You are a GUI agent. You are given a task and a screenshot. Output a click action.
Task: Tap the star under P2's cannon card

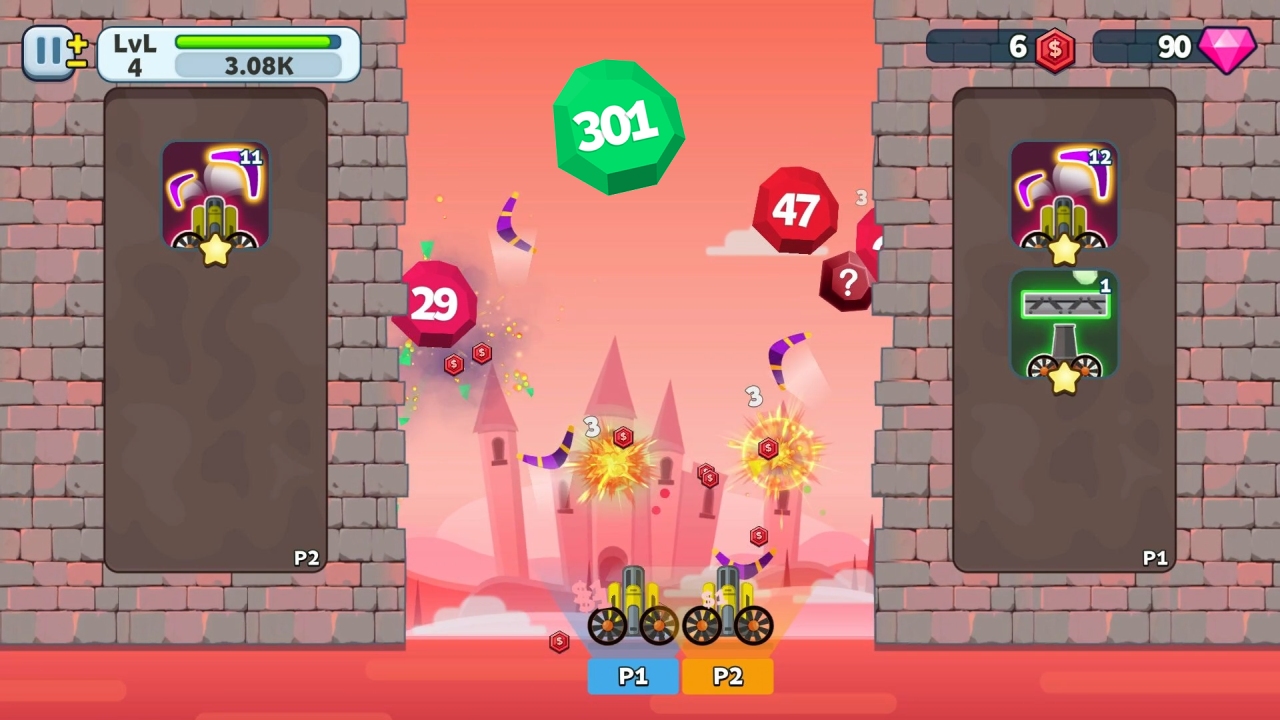pos(212,252)
